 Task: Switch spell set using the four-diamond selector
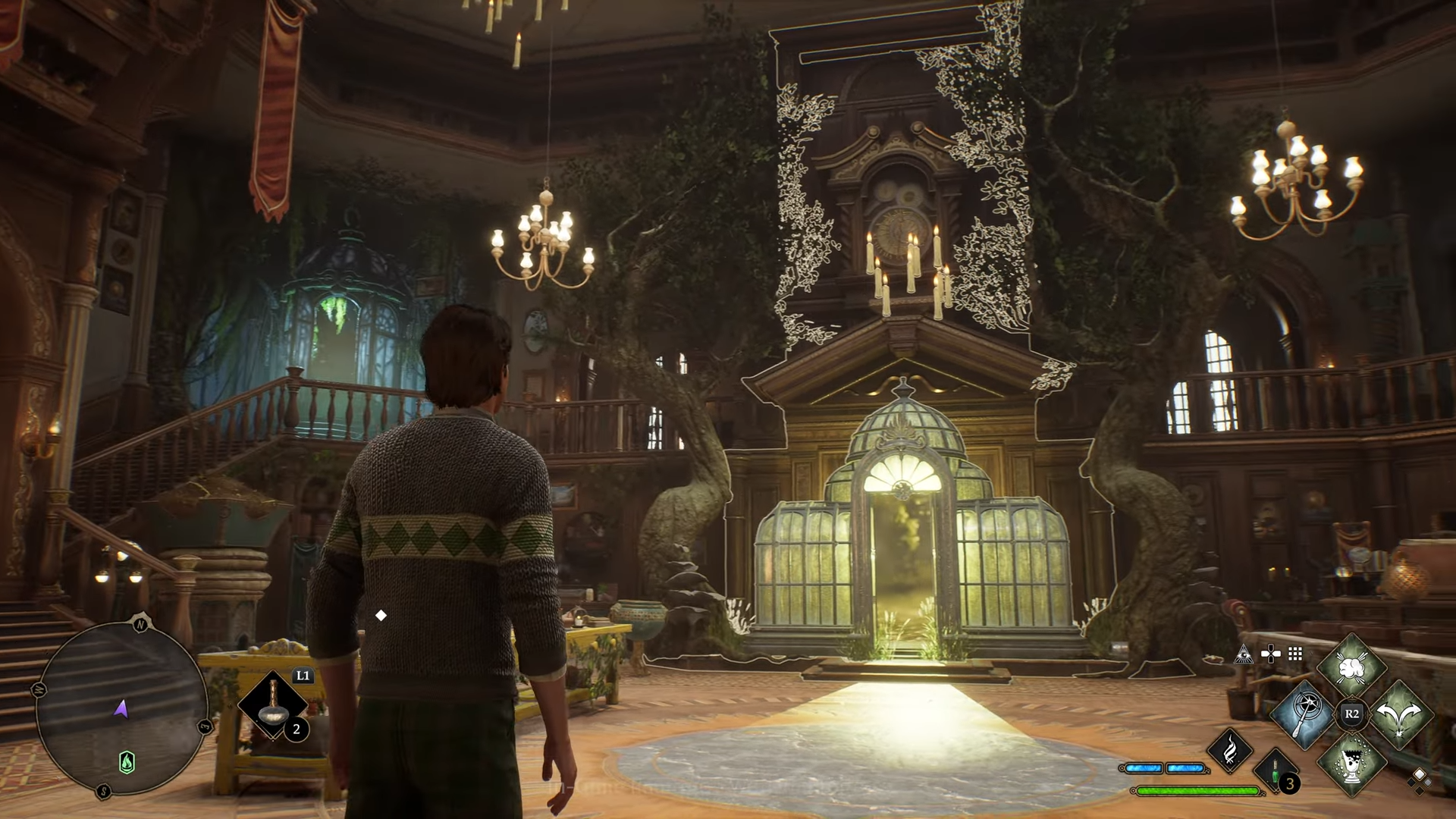click(x=1418, y=779)
